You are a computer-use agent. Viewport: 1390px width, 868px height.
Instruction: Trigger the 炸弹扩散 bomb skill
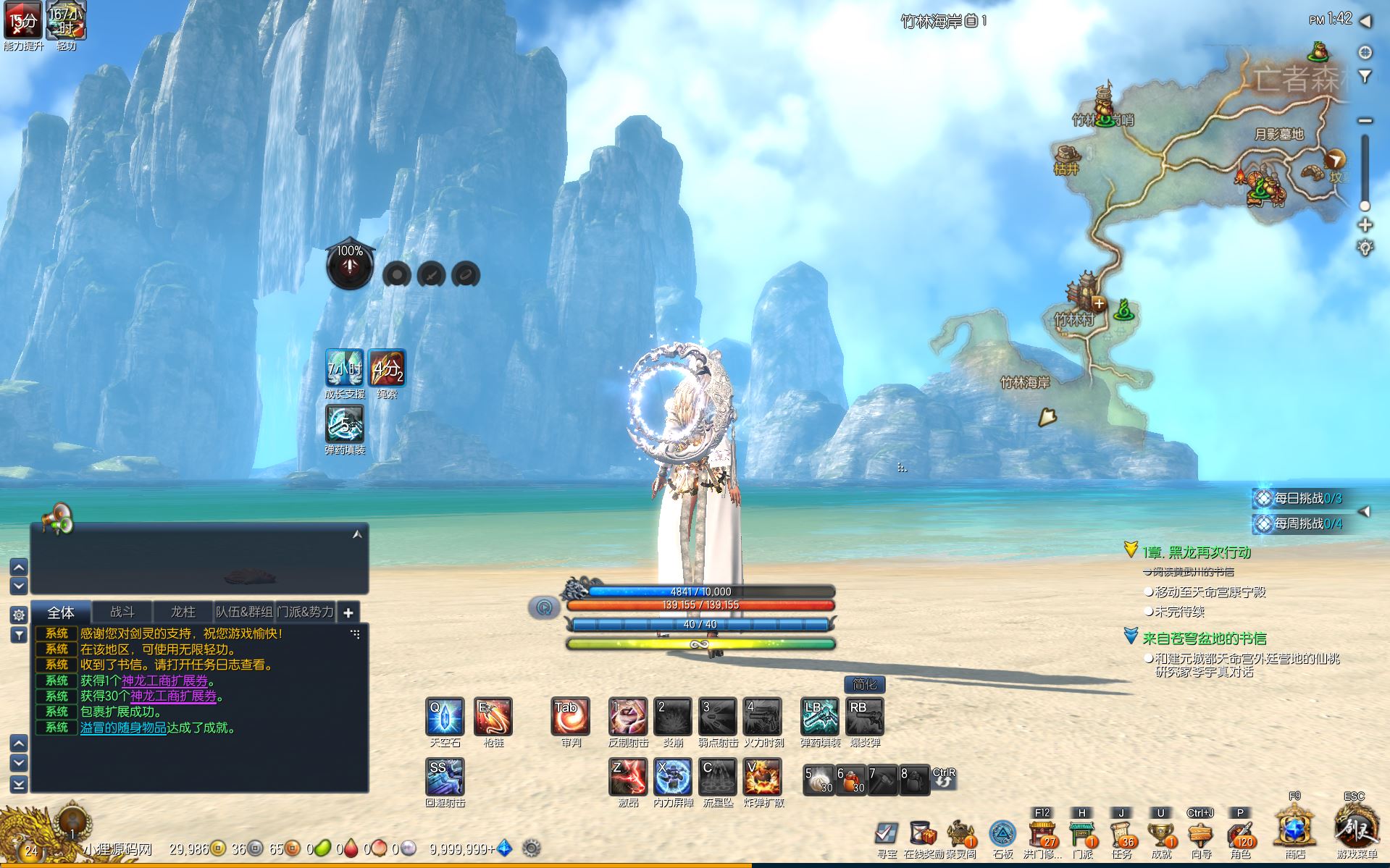pyautogui.click(x=763, y=777)
